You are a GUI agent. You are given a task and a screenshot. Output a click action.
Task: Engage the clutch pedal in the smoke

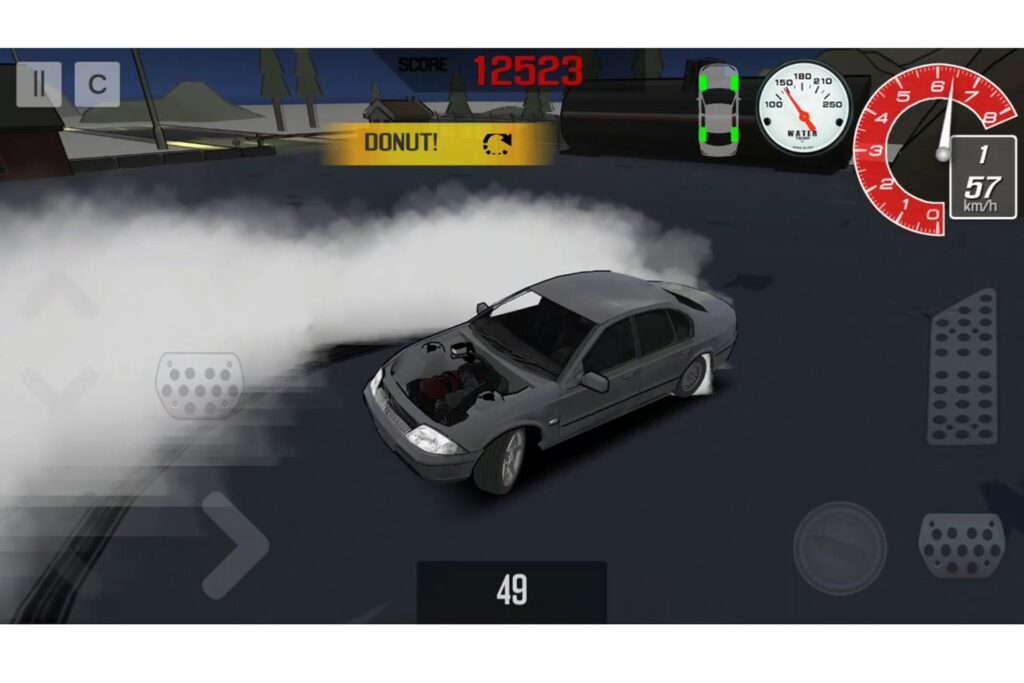tap(199, 385)
